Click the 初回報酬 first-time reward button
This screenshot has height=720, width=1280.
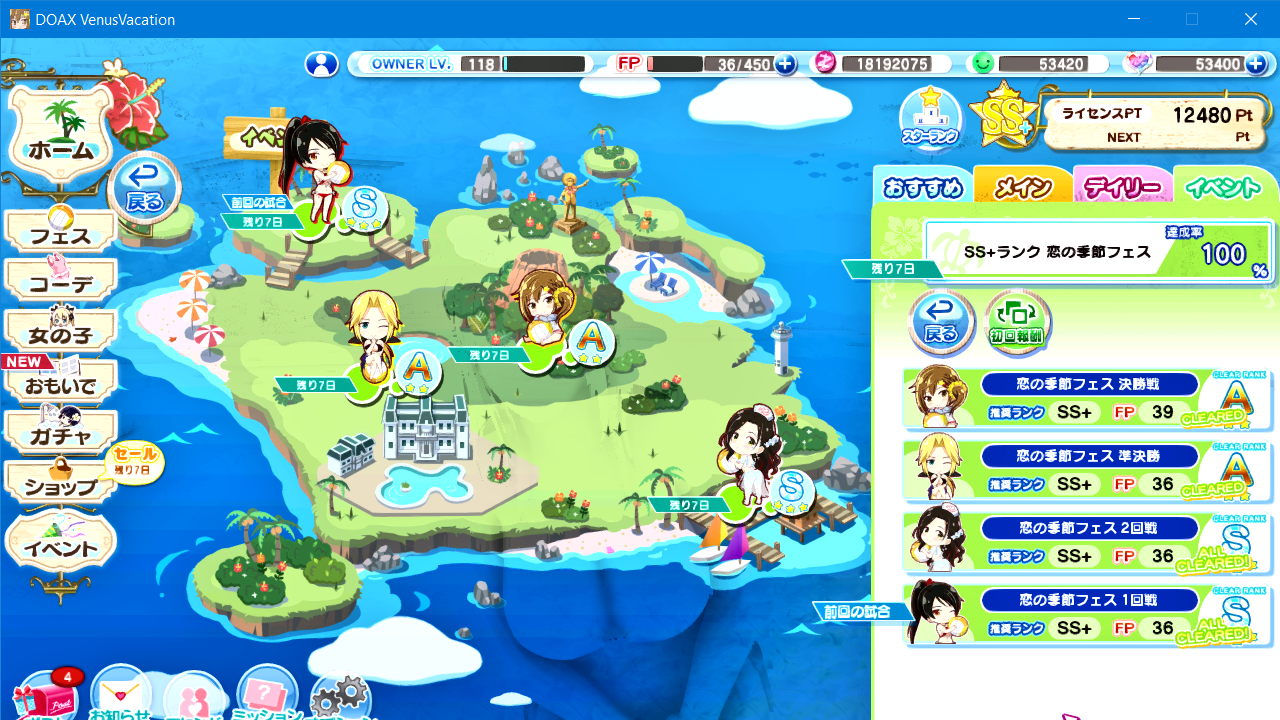[1018, 322]
